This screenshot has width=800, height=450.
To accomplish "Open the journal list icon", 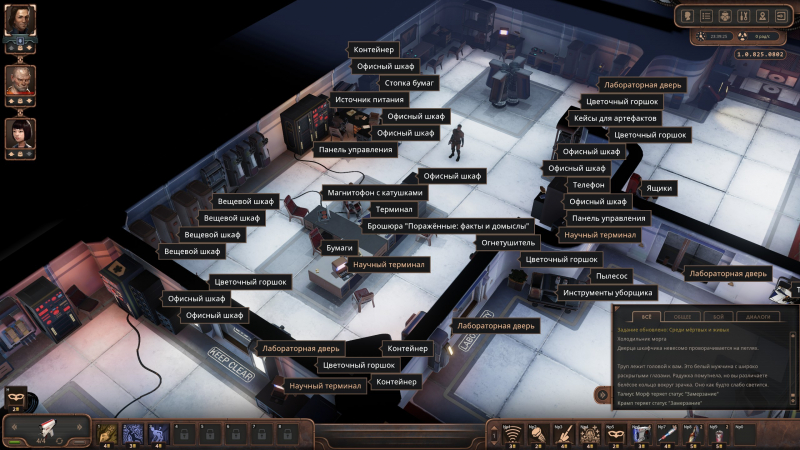I will (706, 16).
